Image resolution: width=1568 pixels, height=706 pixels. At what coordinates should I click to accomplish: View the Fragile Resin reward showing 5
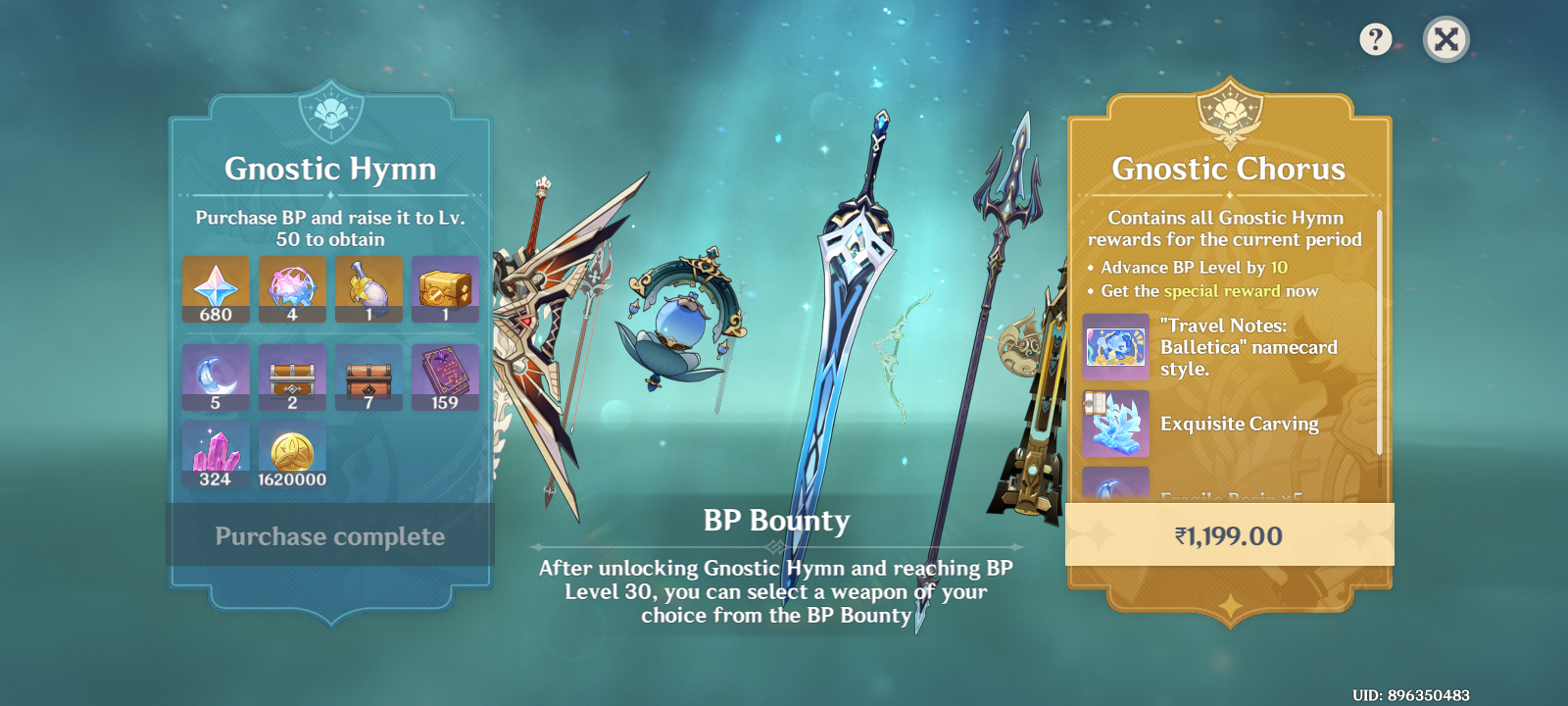(x=216, y=377)
